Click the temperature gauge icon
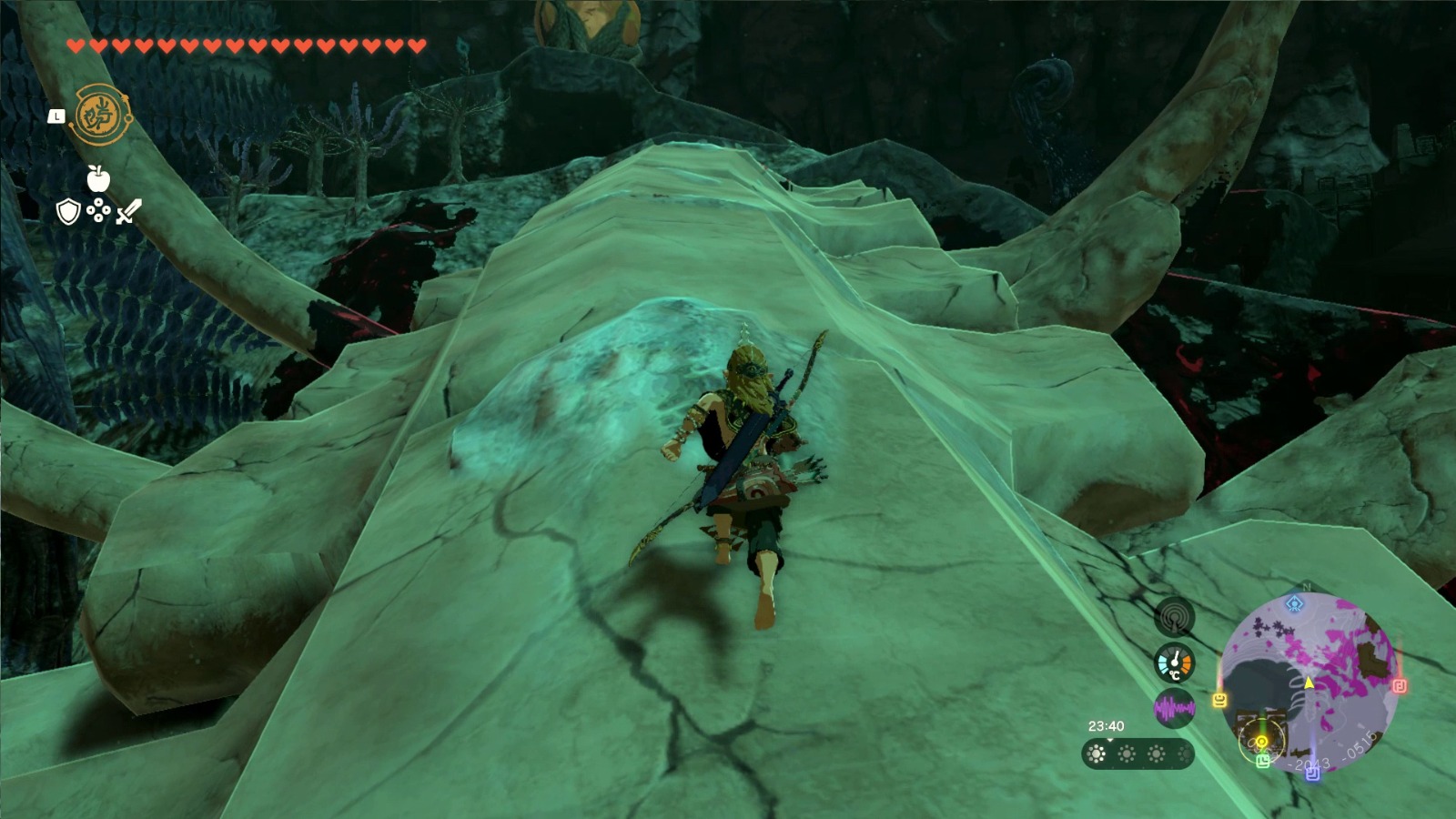The width and height of the screenshot is (1456, 819). [1175, 661]
